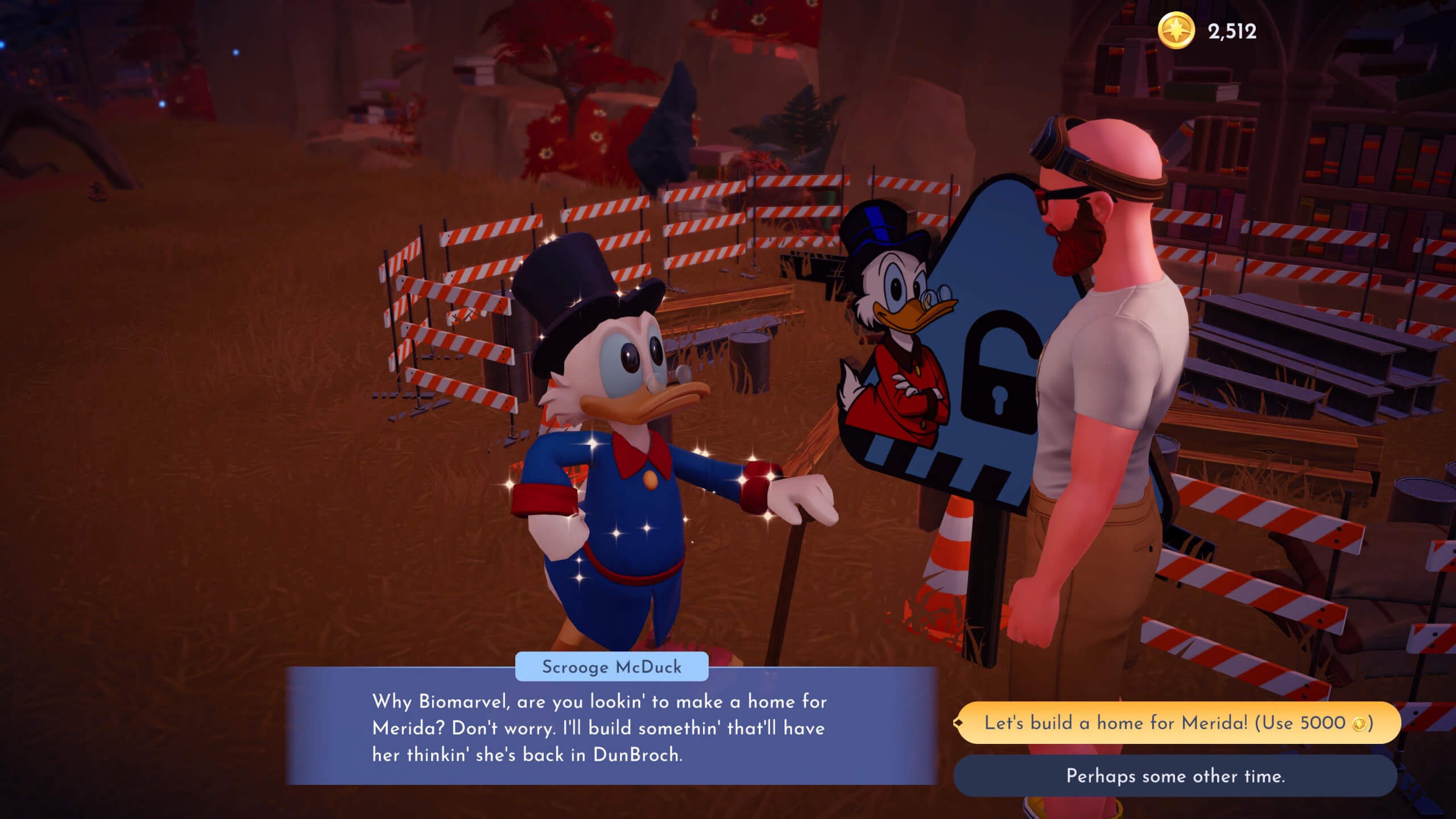Decline with "Perhaps some other time."
The width and height of the screenshot is (1456, 819).
tap(1175, 776)
